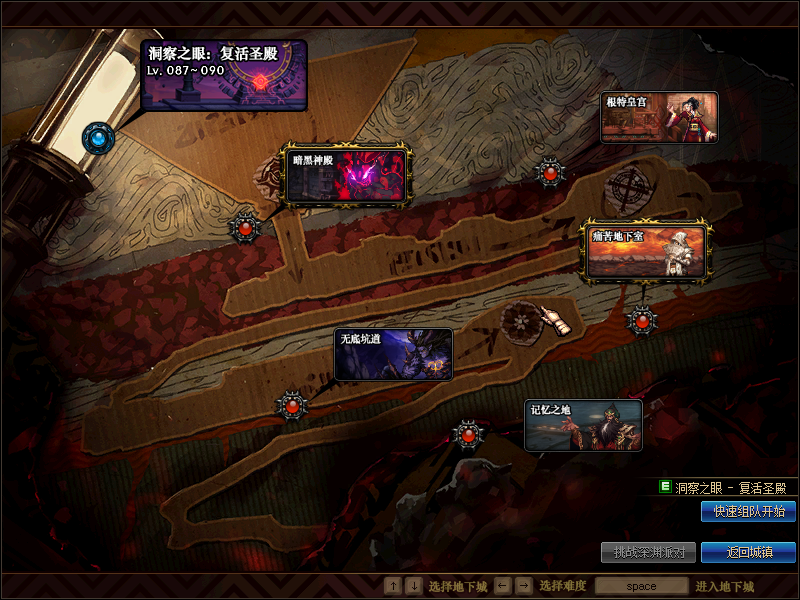Select the 洞察之眼:复活圣殿 dungeon card
This screenshot has height=600, width=800.
223,75
